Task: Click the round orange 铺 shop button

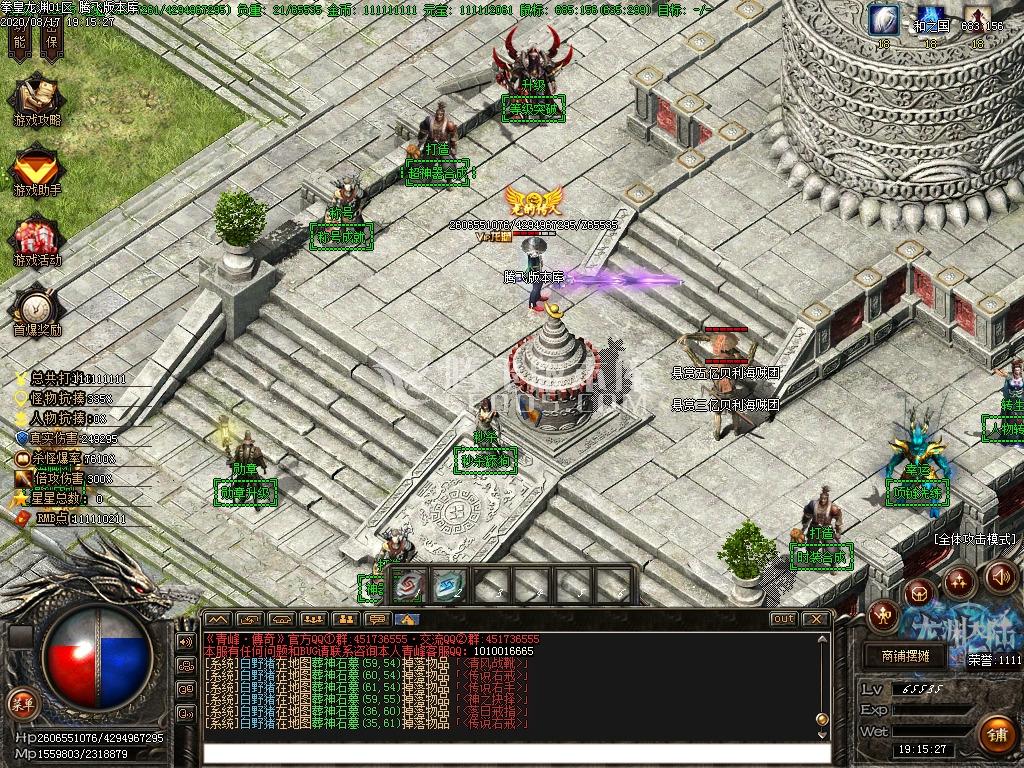Action: 996,735
